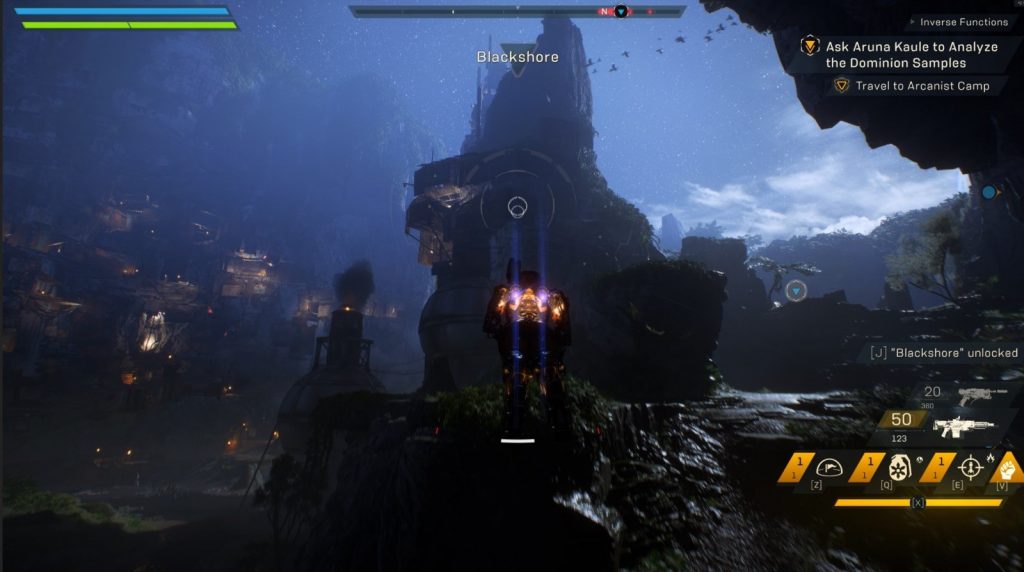Click the Blackshore location marker label
Viewport: 1024px width, 572px height.
517,57
